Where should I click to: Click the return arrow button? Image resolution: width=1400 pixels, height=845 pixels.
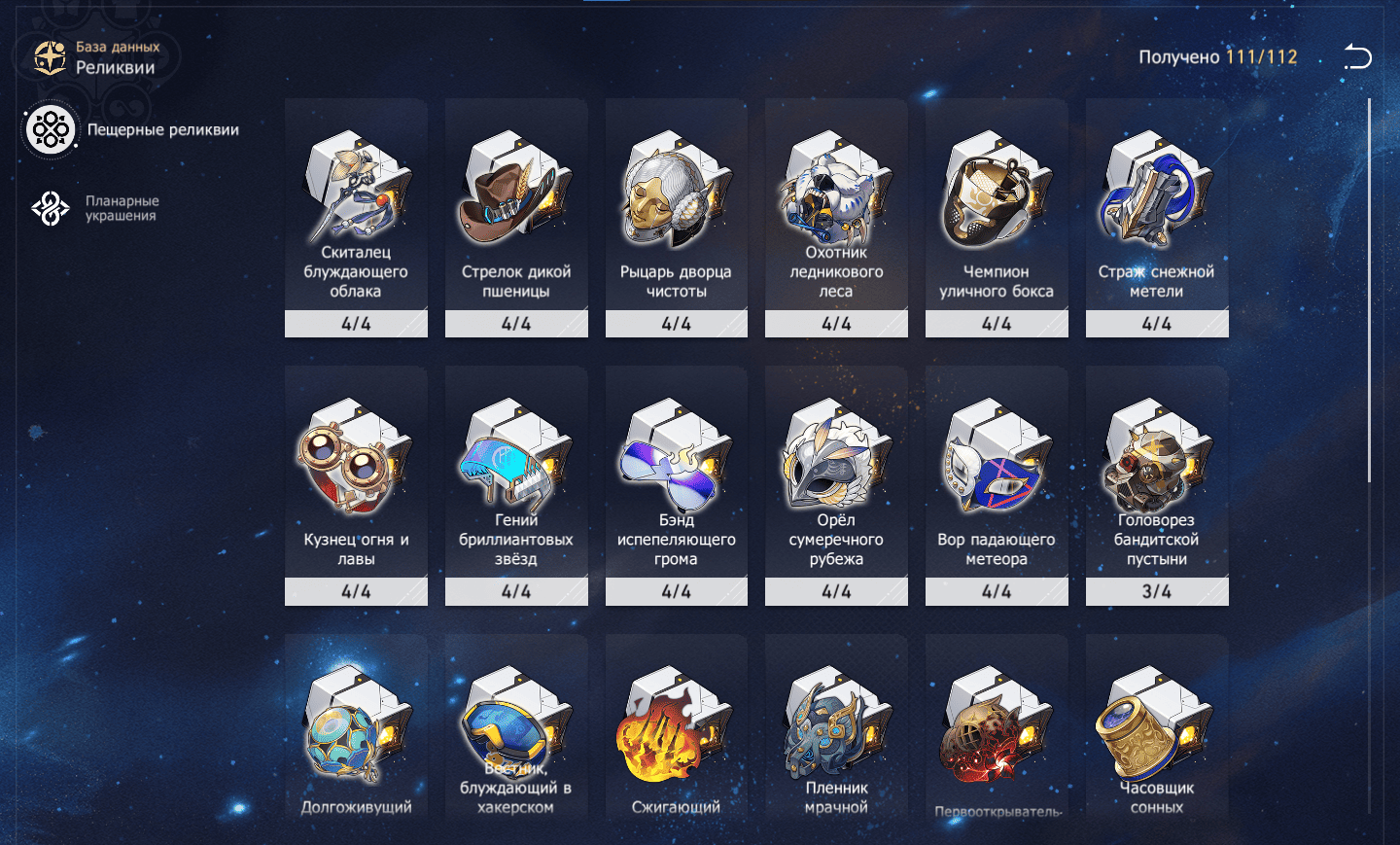click(x=1357, y=57)
